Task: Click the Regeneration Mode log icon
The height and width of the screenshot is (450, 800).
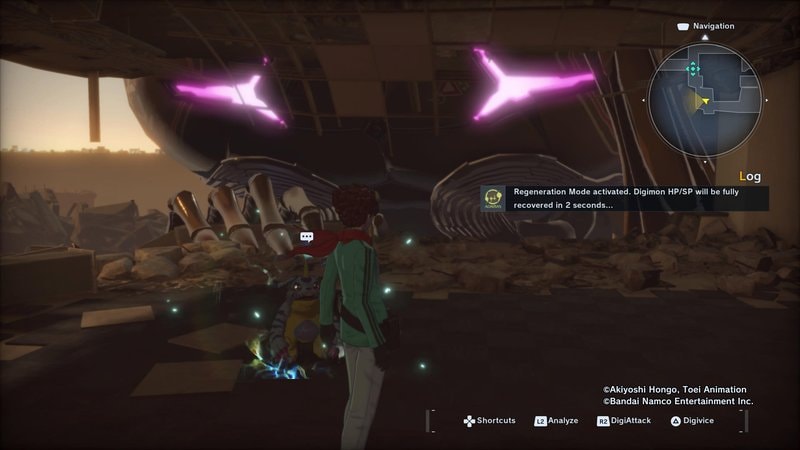Action: click(x=491, y=197)
